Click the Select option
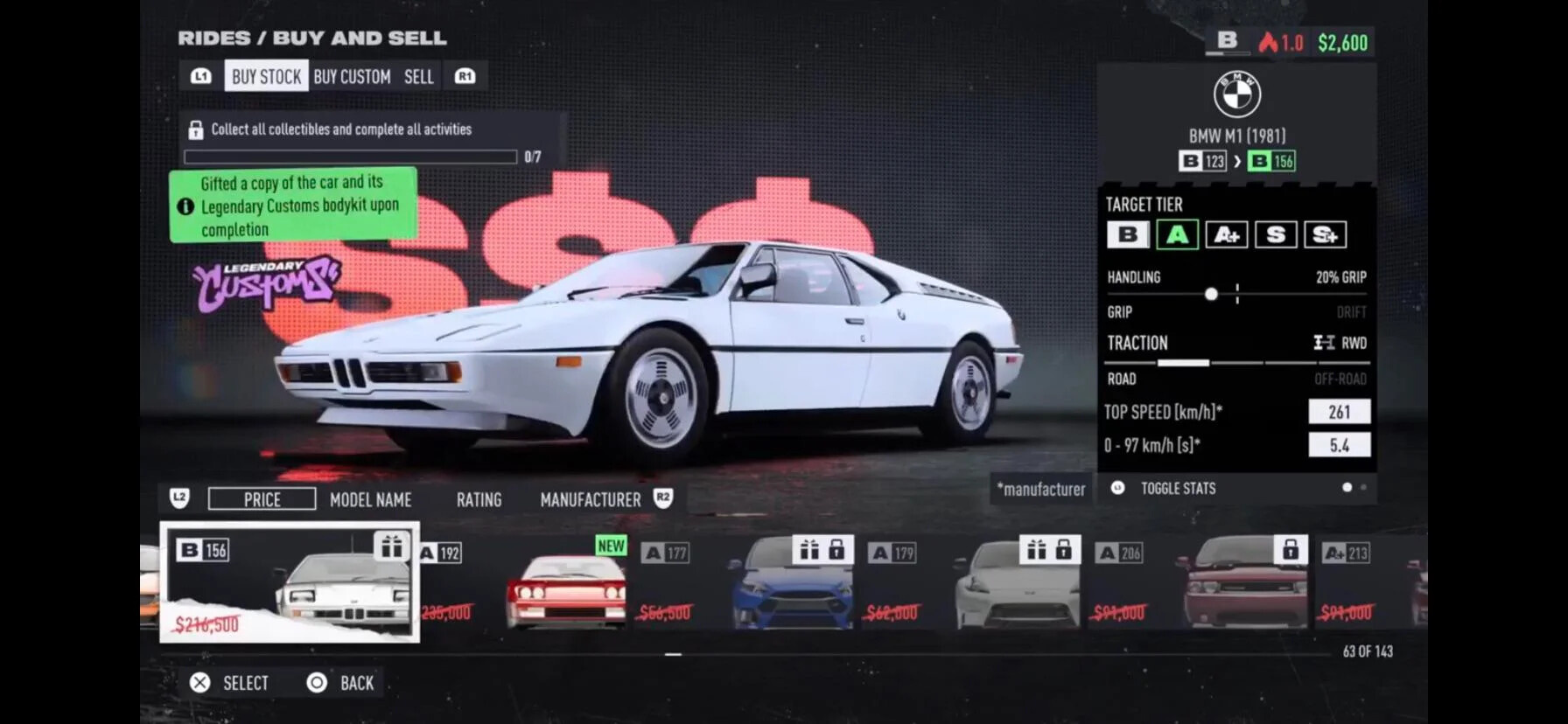The height and width of the screenshot is (724, 1568). [x=230, y=683]
